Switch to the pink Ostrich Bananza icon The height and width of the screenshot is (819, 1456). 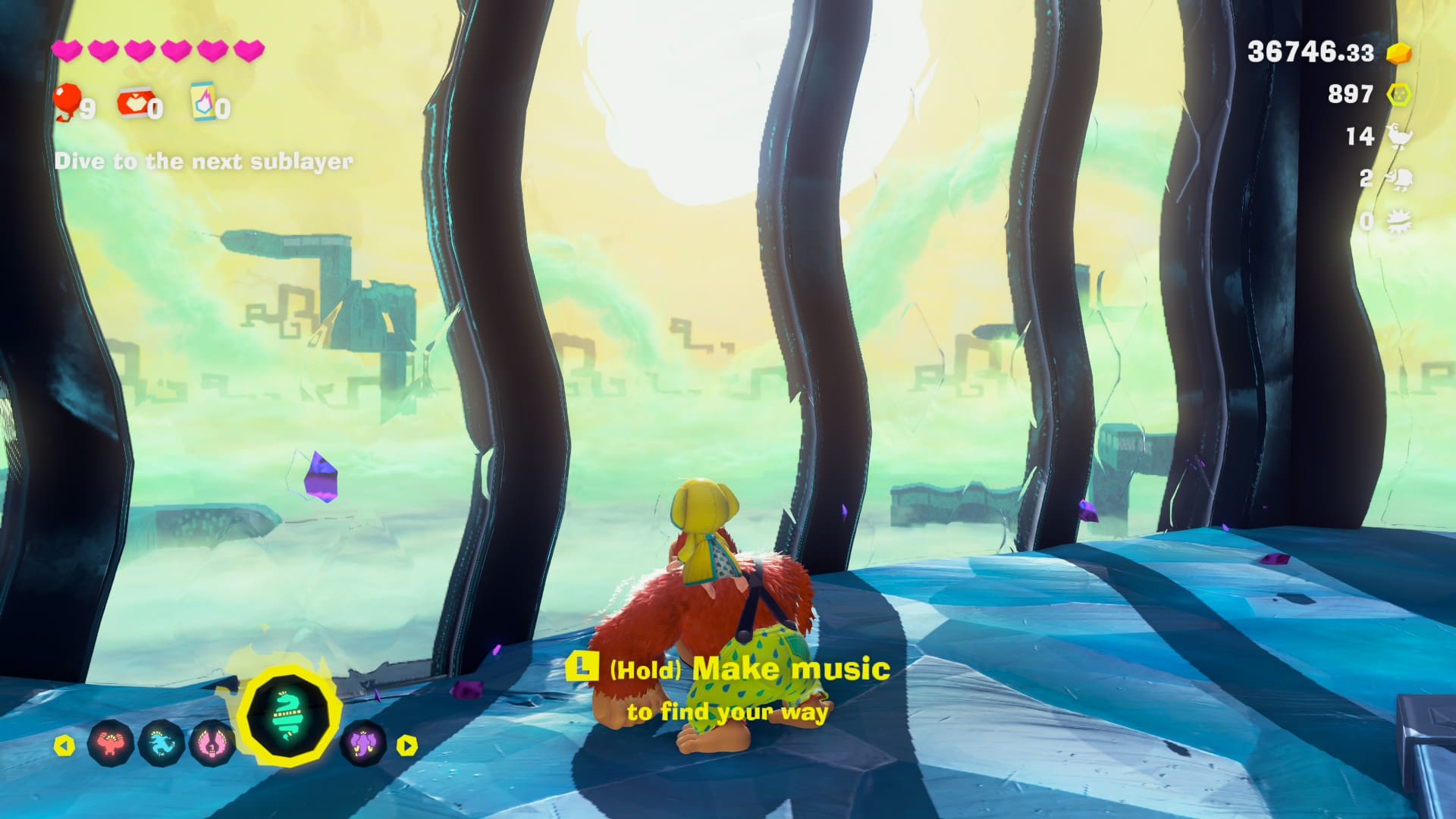point(212,744)
